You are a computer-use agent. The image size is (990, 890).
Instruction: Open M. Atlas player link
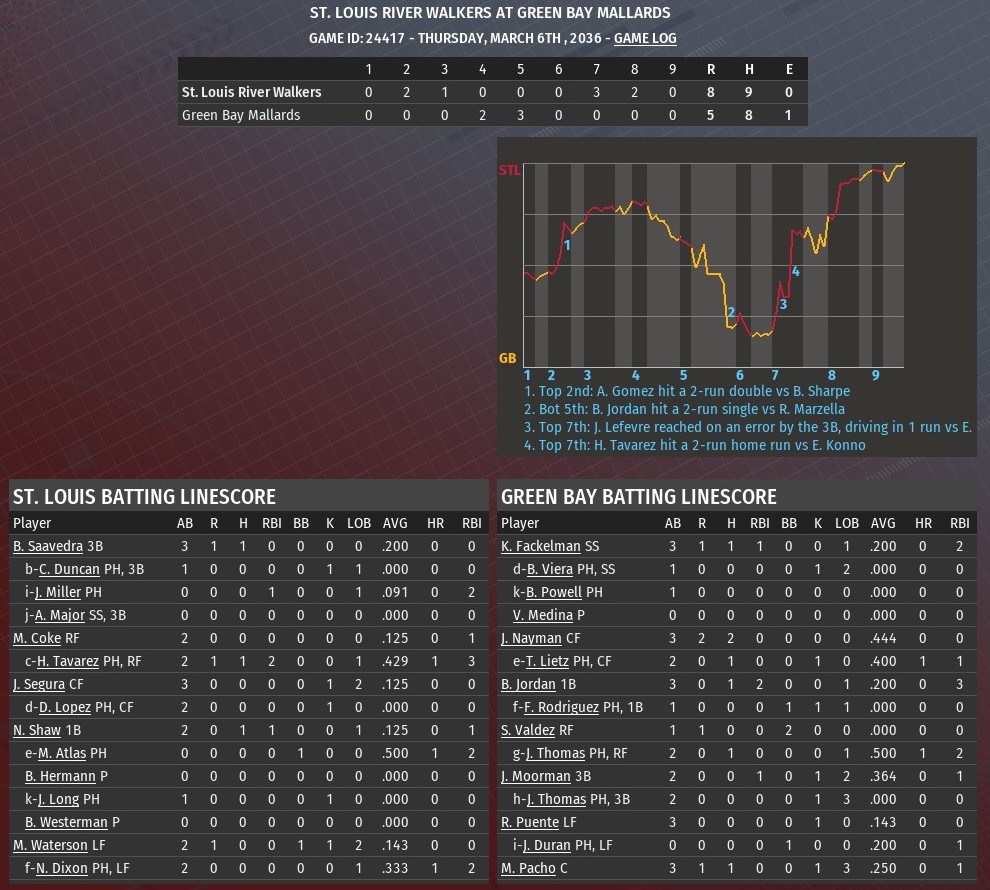[61, 753]
